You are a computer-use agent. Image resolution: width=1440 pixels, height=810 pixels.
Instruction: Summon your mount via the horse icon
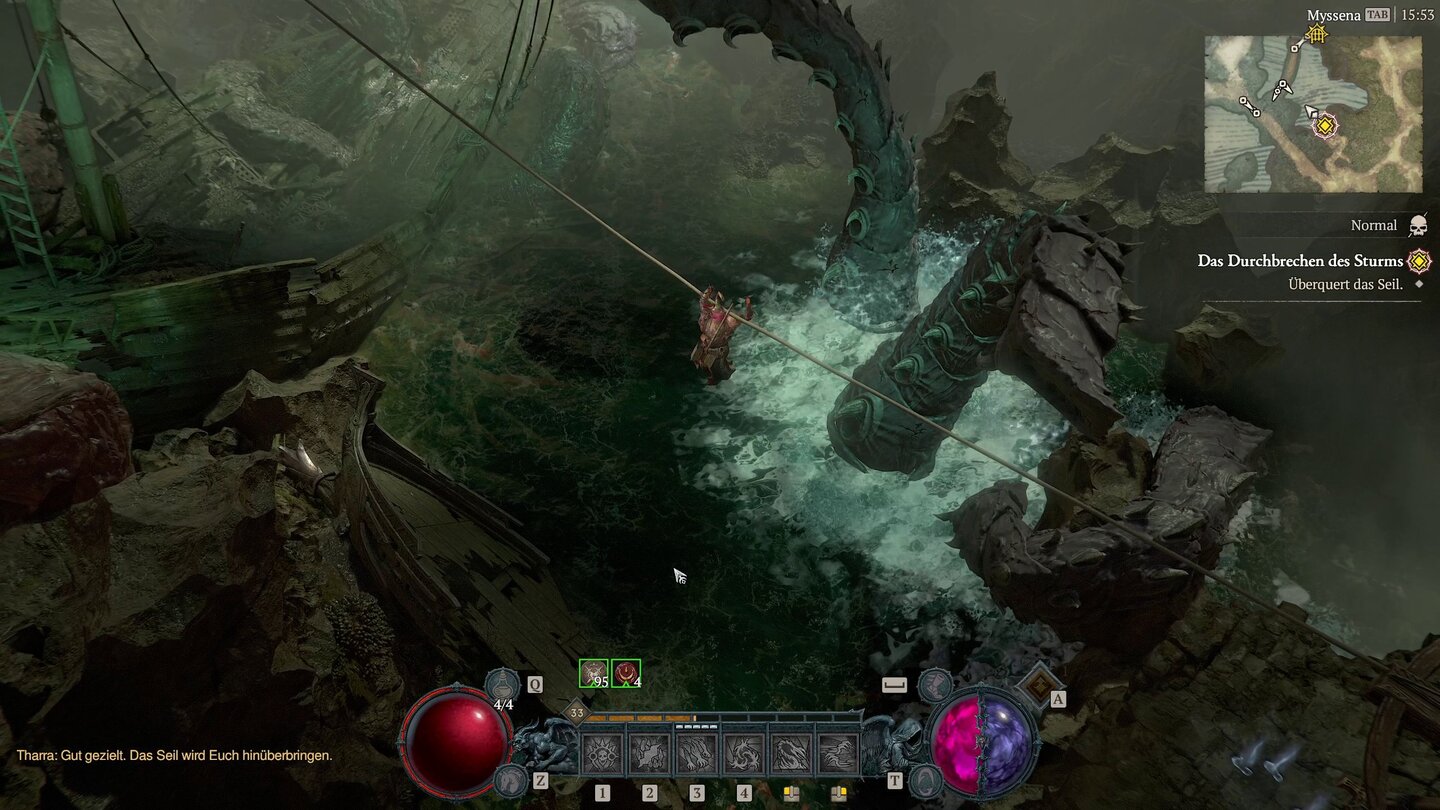[510, 781]
